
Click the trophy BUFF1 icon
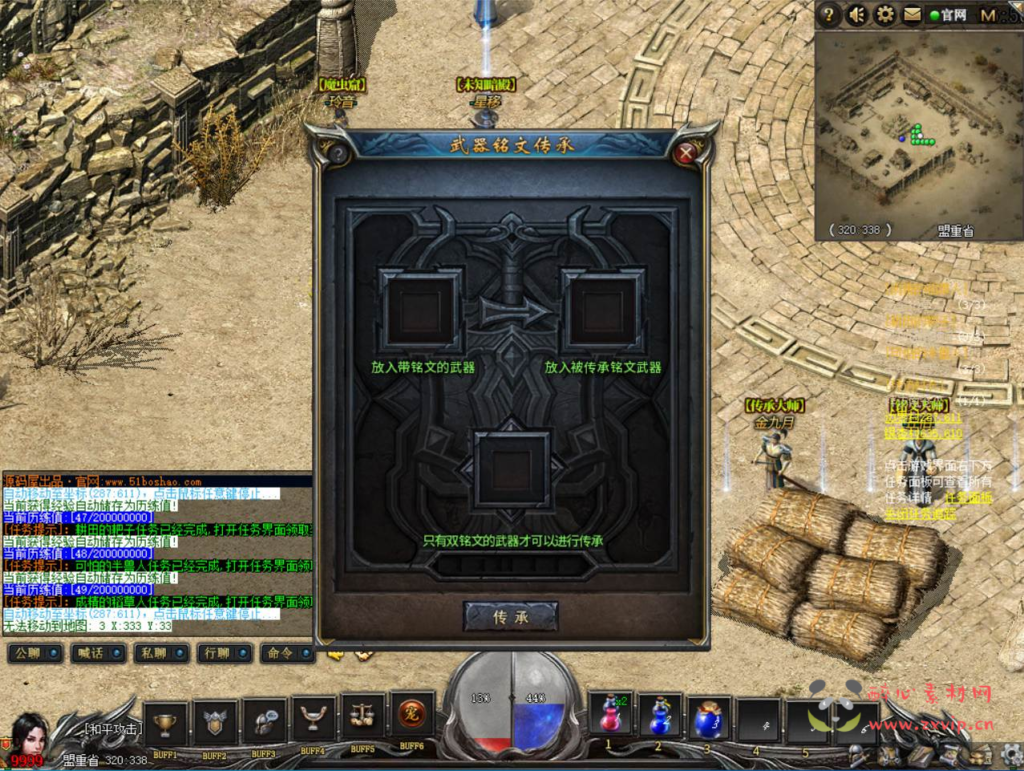click(166, 721)
